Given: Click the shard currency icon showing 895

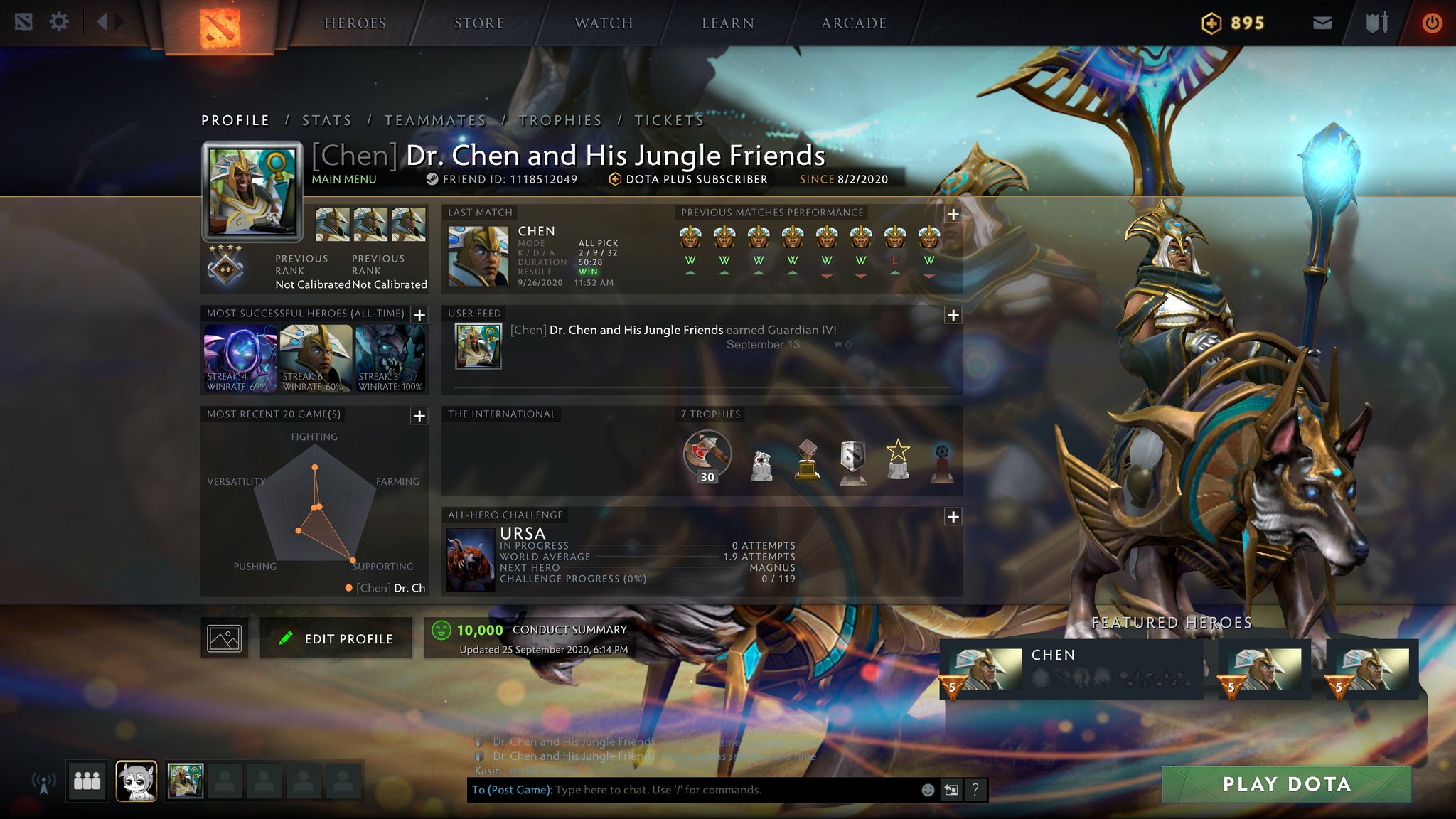Looking at the screenshot, I should point(1214,22).
